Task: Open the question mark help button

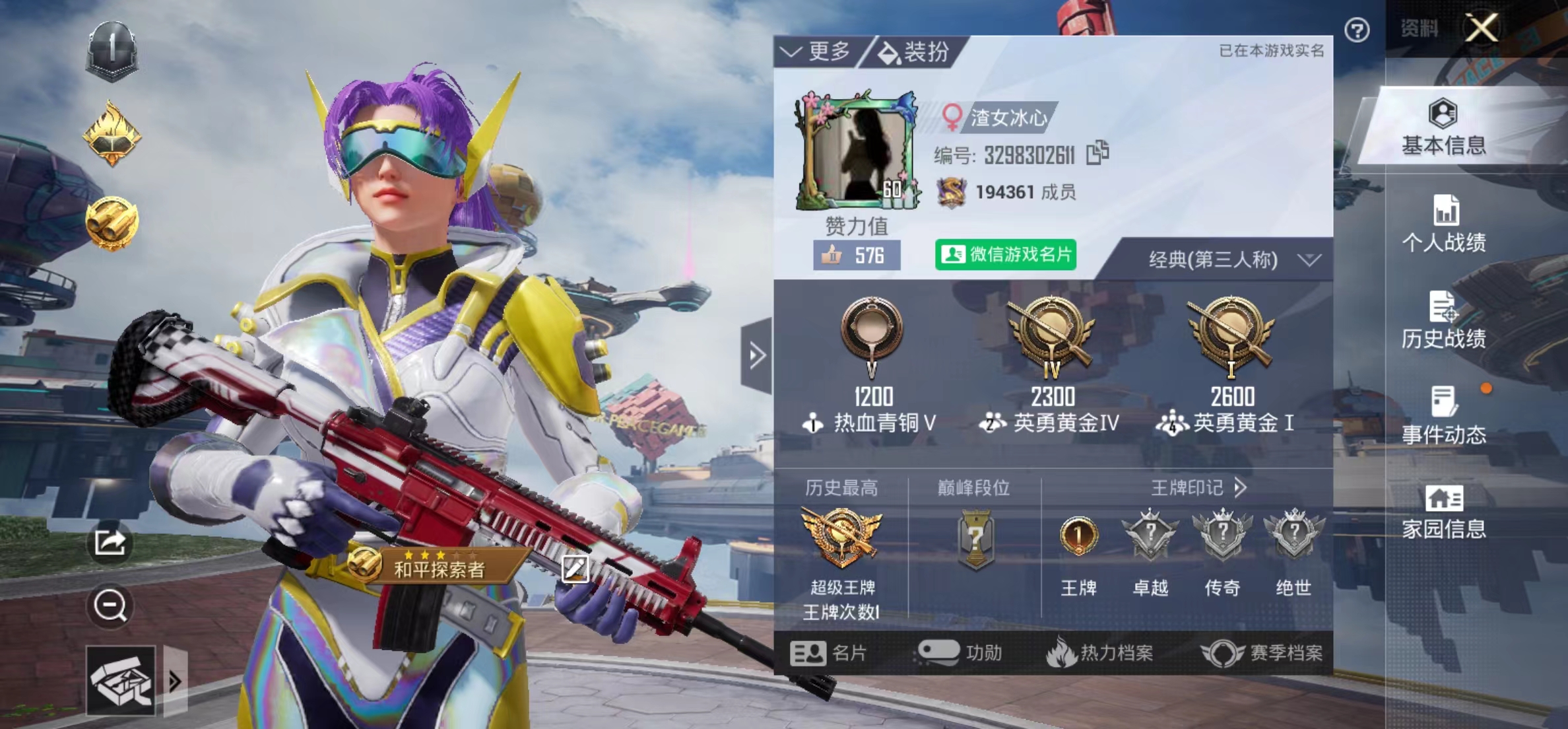Action: pos(1357,30)
